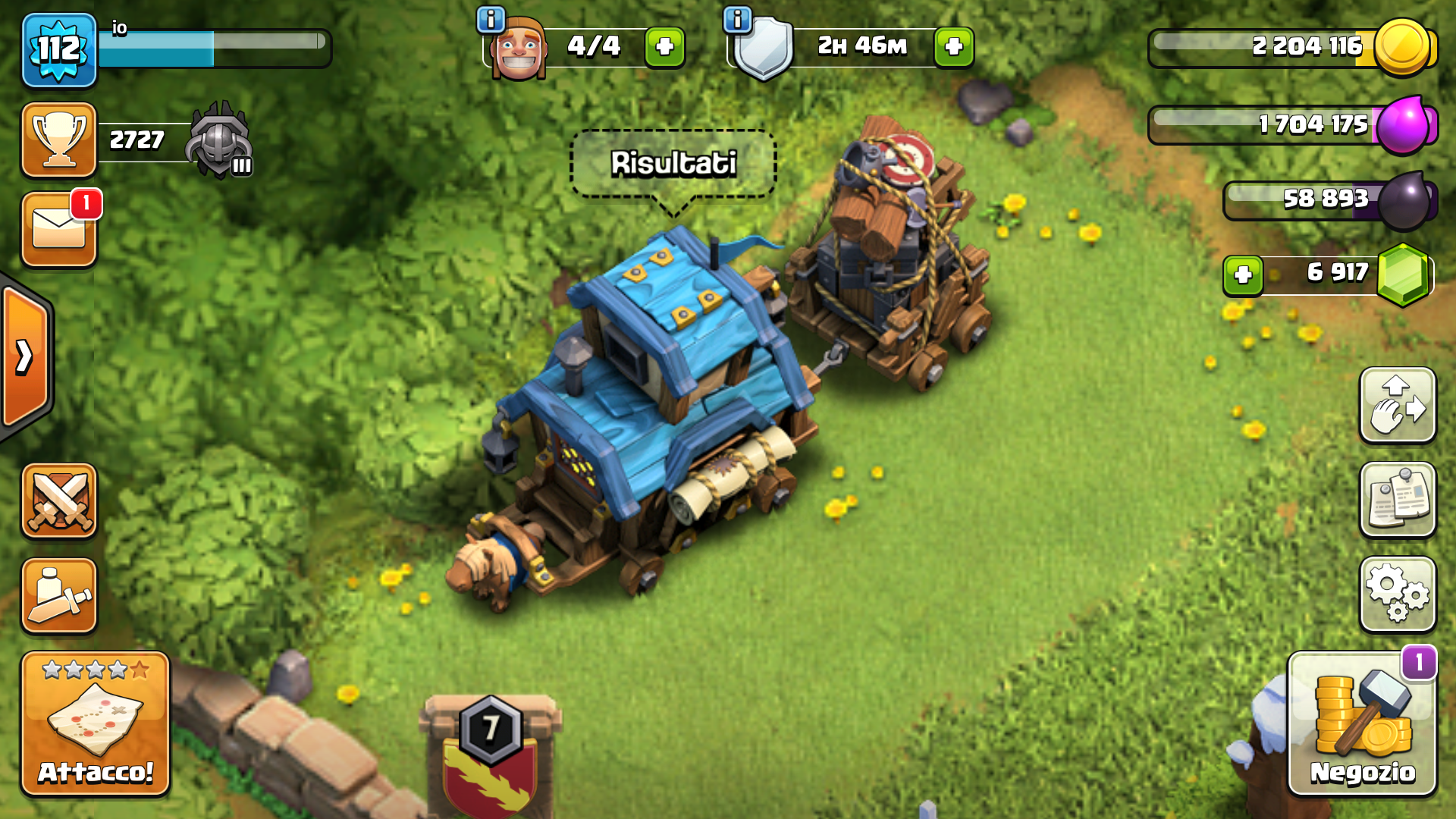Open the Legend league badge details
This screenshot has height=819, width=1456.
coord(218,140)
